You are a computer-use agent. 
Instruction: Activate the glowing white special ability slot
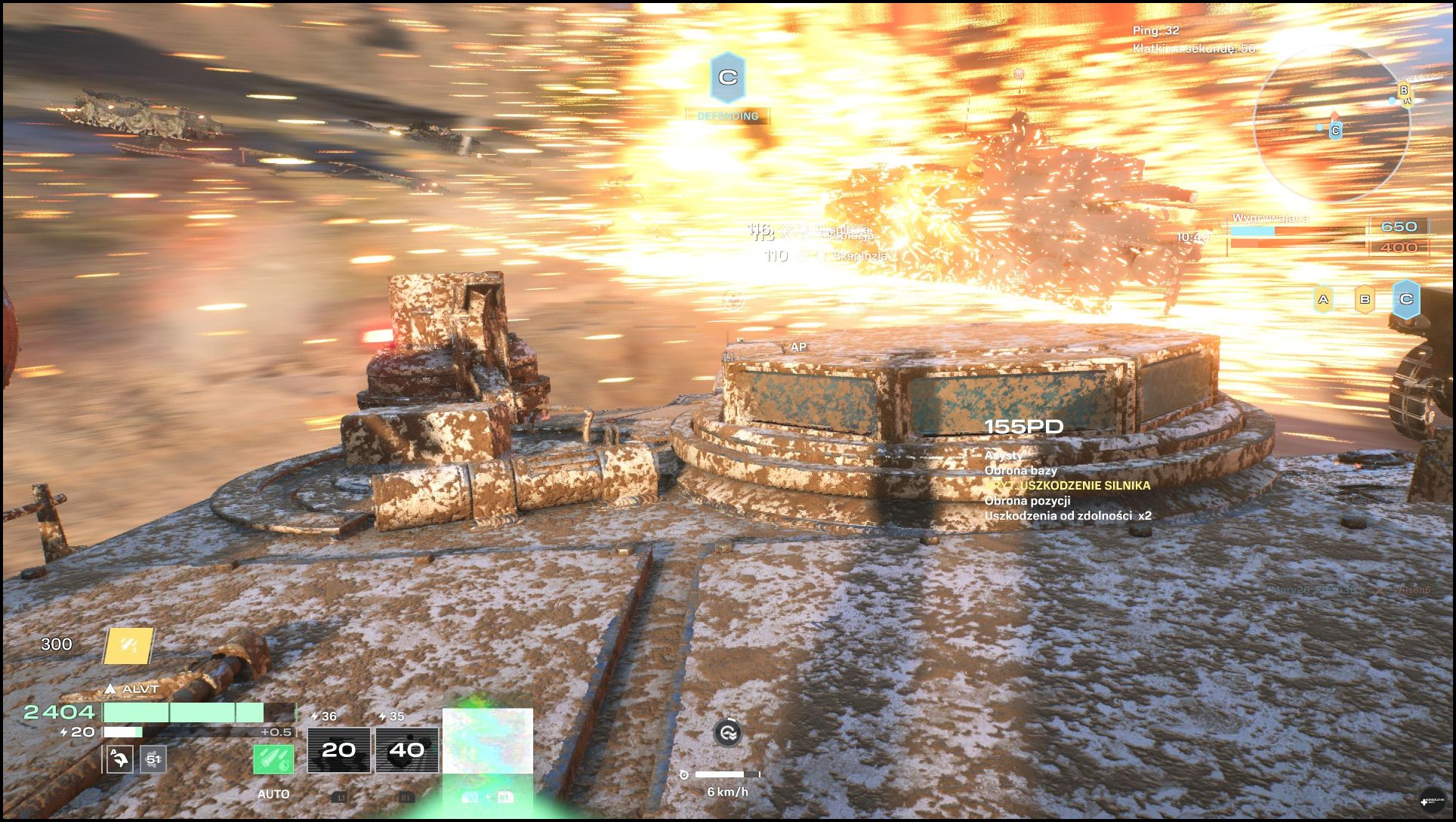[487, 741]
